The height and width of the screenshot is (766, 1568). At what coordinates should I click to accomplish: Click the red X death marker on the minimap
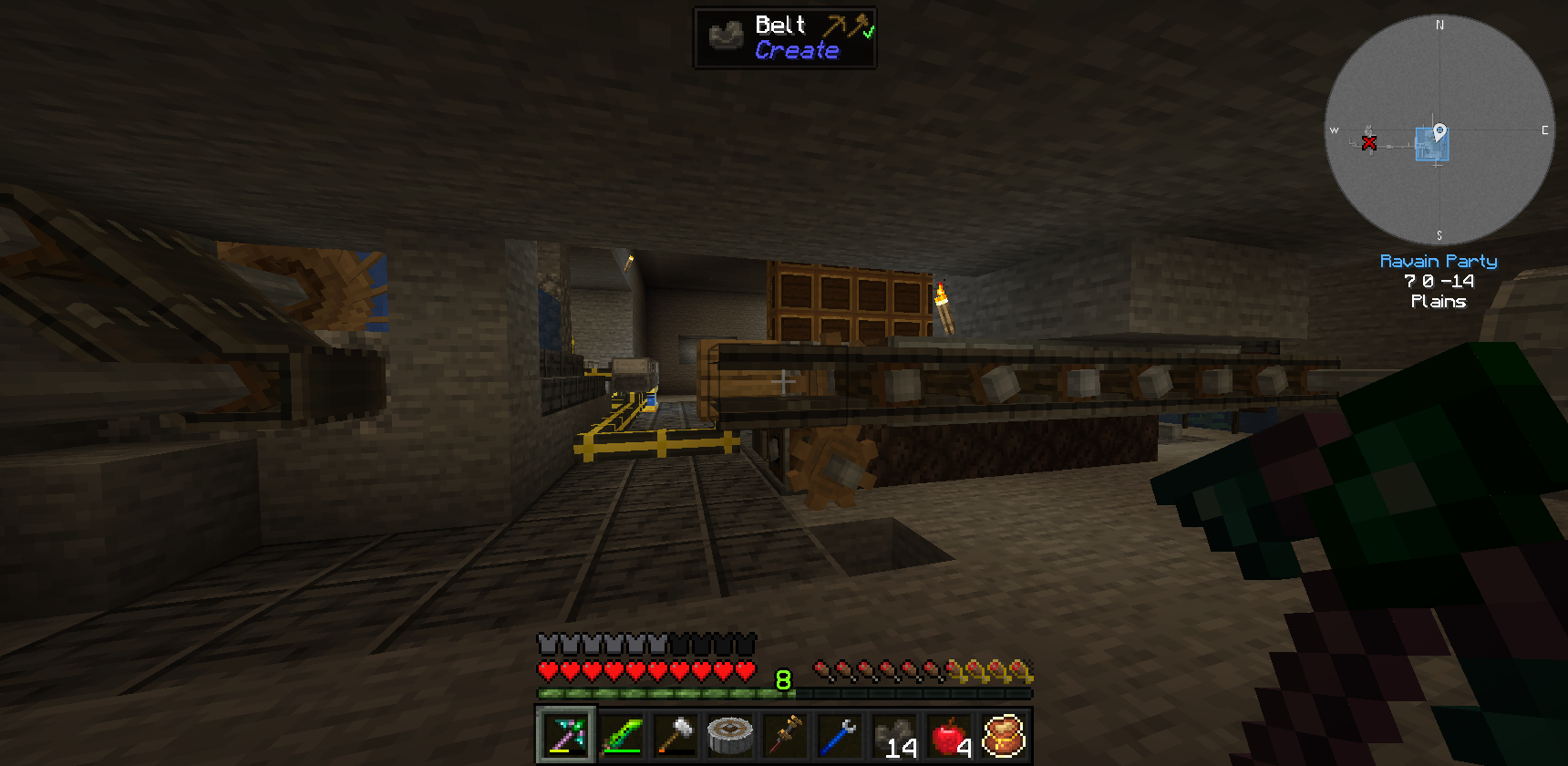(x=1369, y=143)
